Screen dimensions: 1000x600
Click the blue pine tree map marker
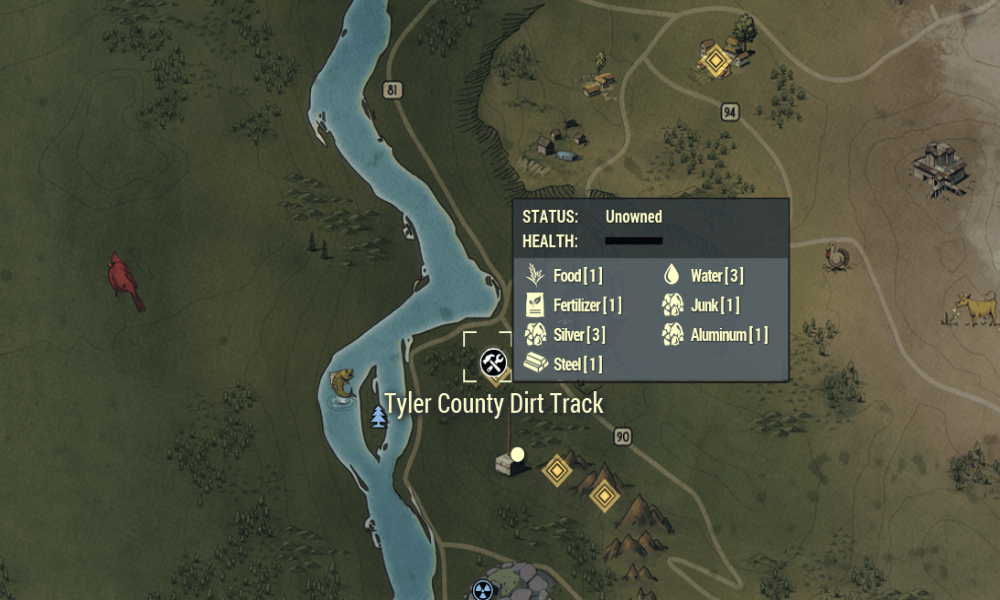tap(378, 416)
